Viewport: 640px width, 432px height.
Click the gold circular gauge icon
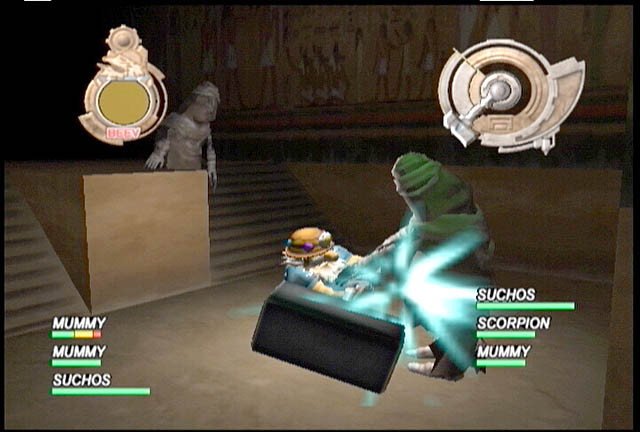[x=123, y=97]
